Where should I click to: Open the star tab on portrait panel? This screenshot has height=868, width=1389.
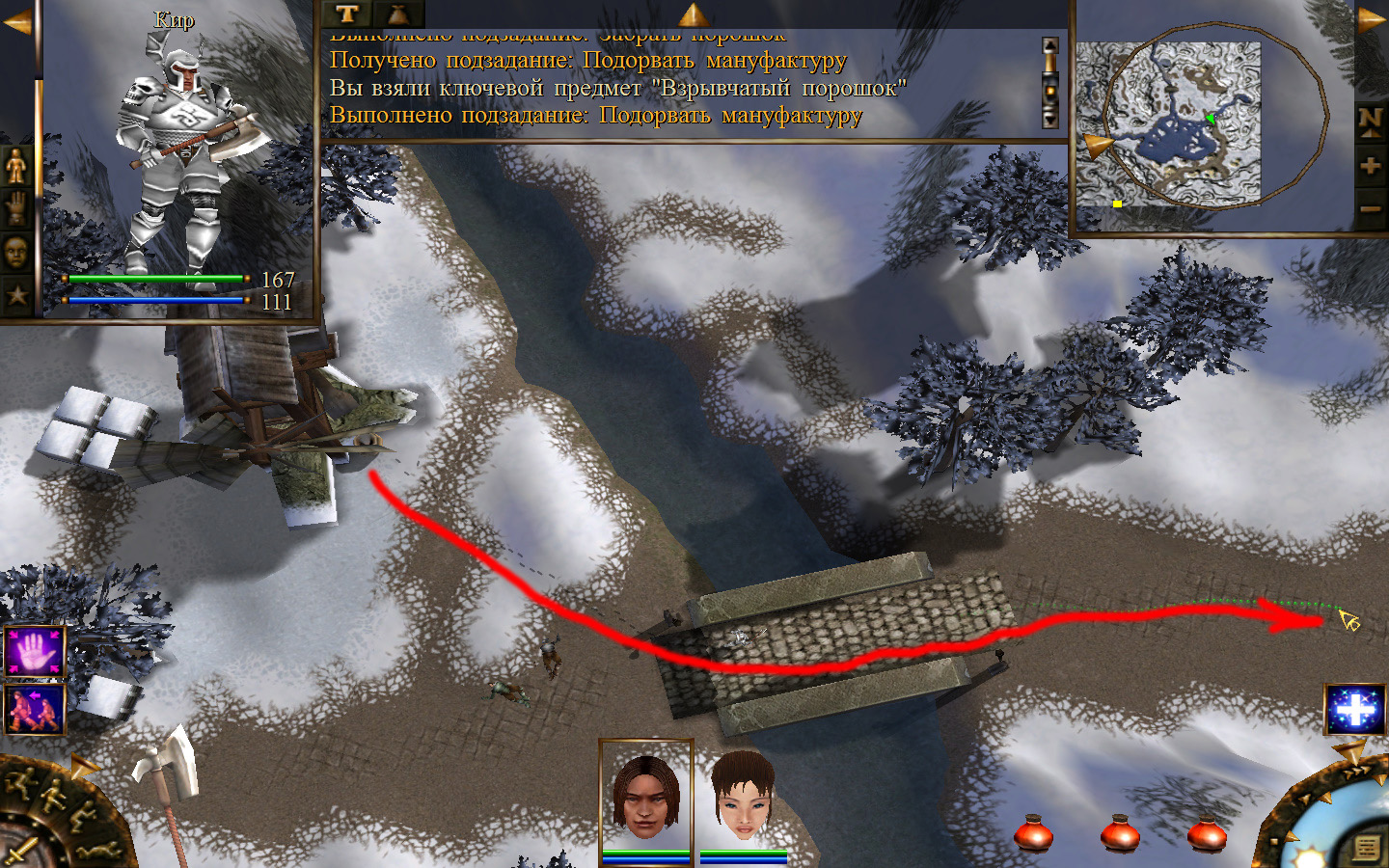tap(17, 294)
